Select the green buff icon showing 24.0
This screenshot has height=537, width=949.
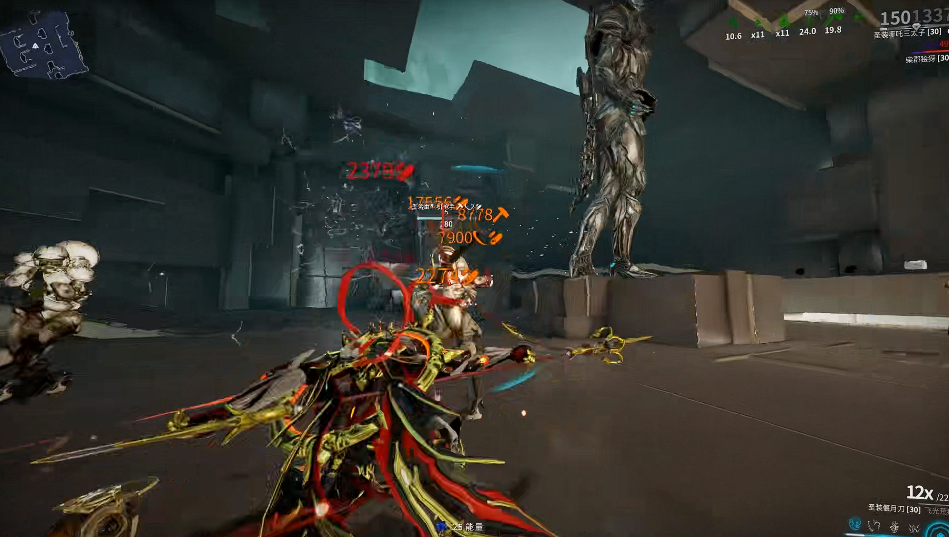click(808, 20)
